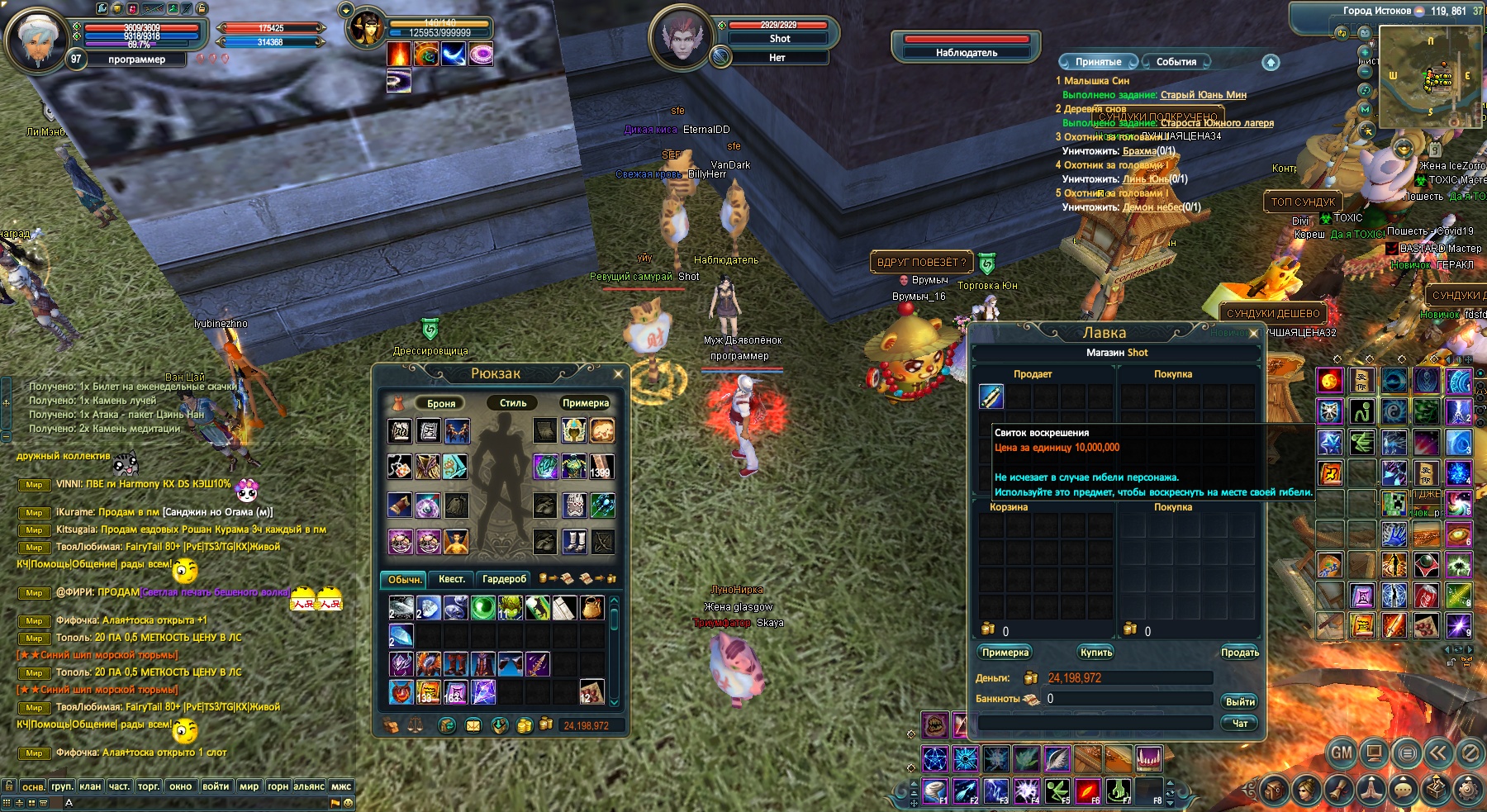Click the Продать button in the shop
The height and width of the screenshot is (812, 1487).
pyautogui.click(x=1239, y=653)
